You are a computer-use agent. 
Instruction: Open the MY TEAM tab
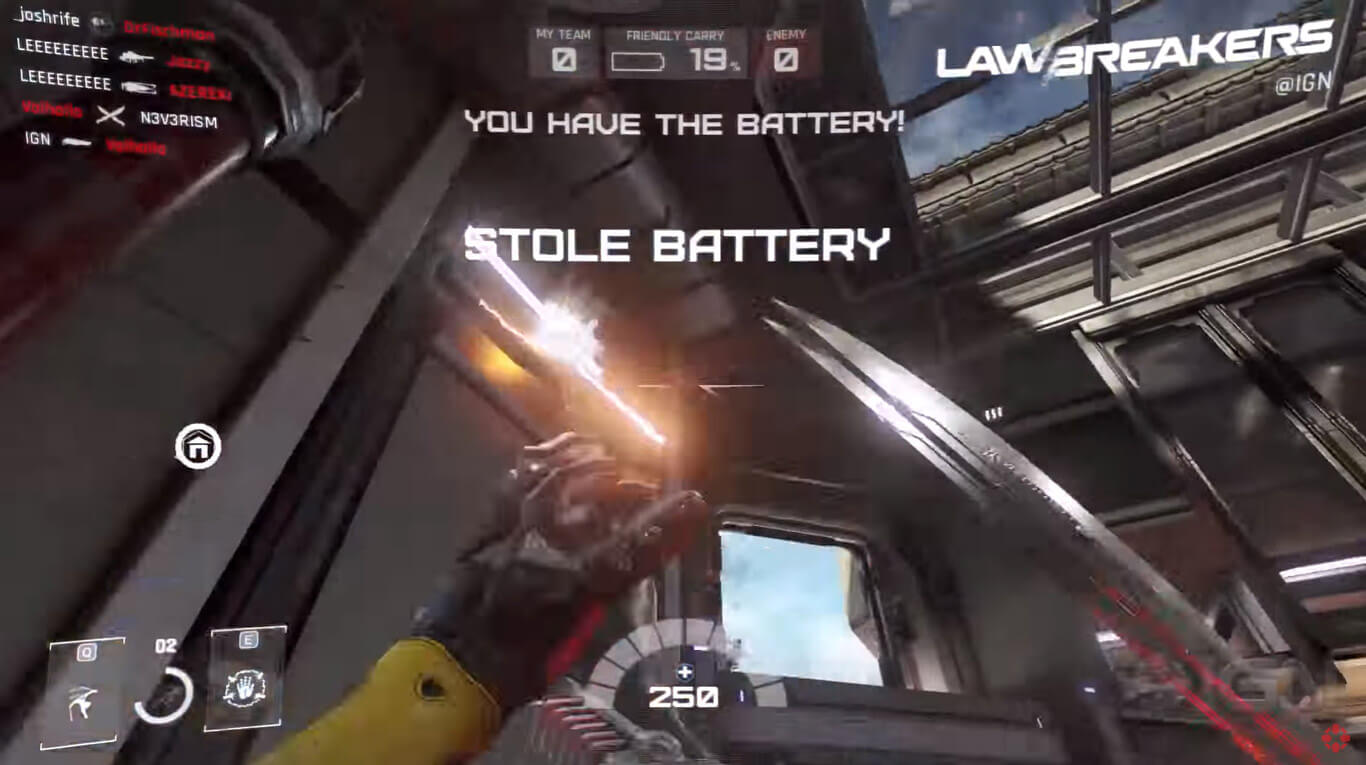(x=562, y=33)
